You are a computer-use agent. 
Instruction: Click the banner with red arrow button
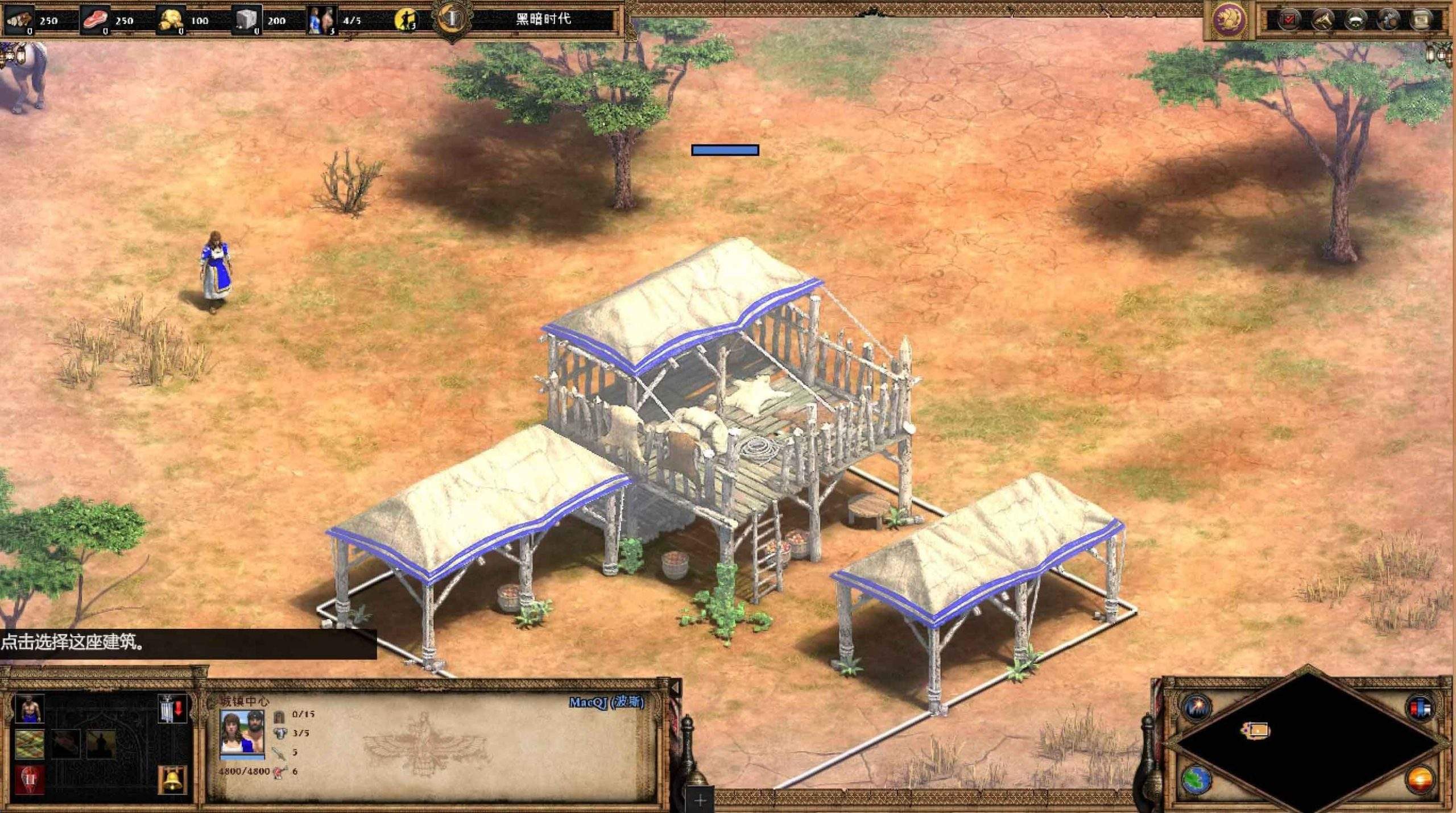172,710
